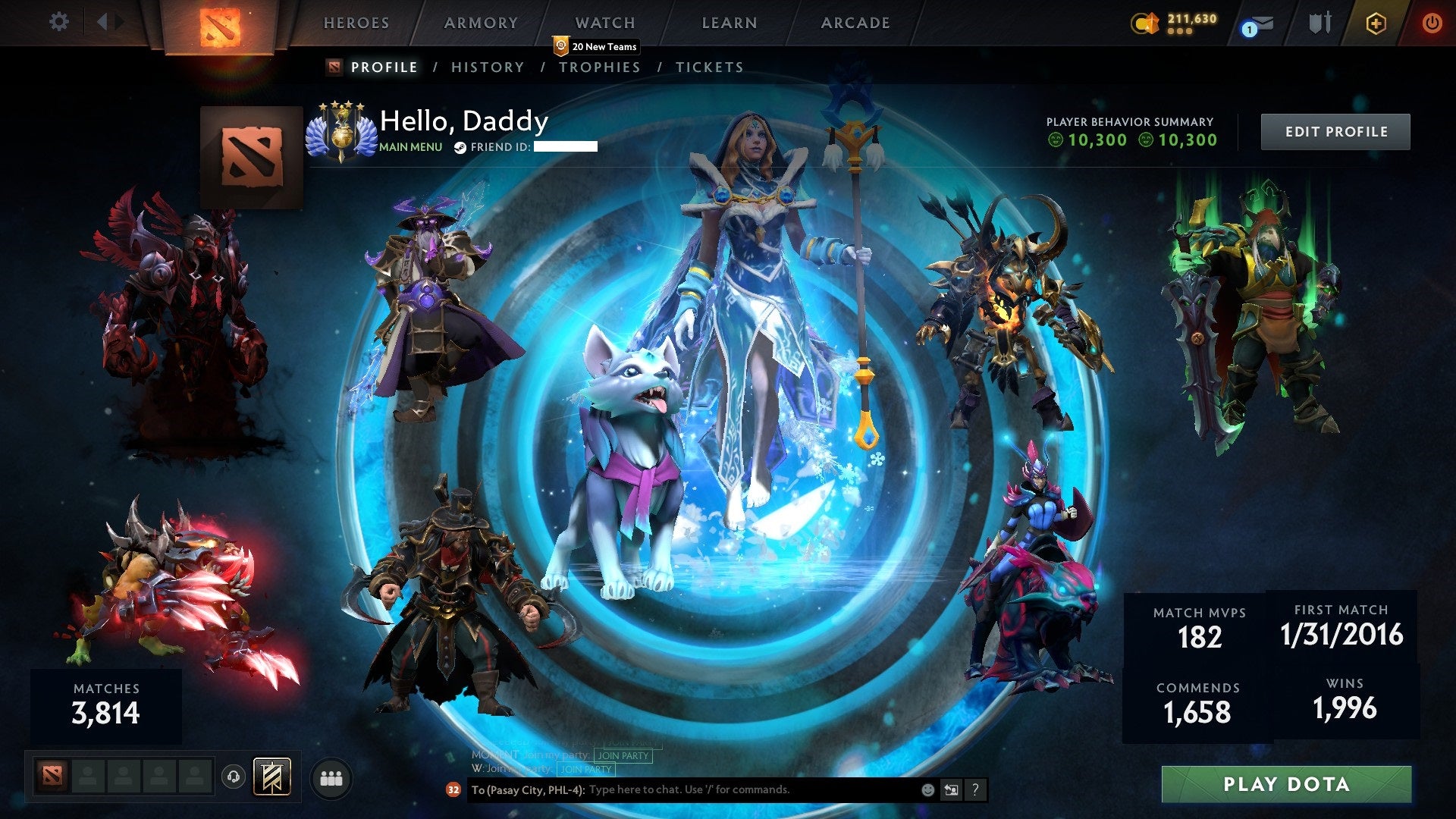Viewport: 1456px width, 819px height.
Task: Click the PLAY DOTA button
Action: (x=1289, y=784)
